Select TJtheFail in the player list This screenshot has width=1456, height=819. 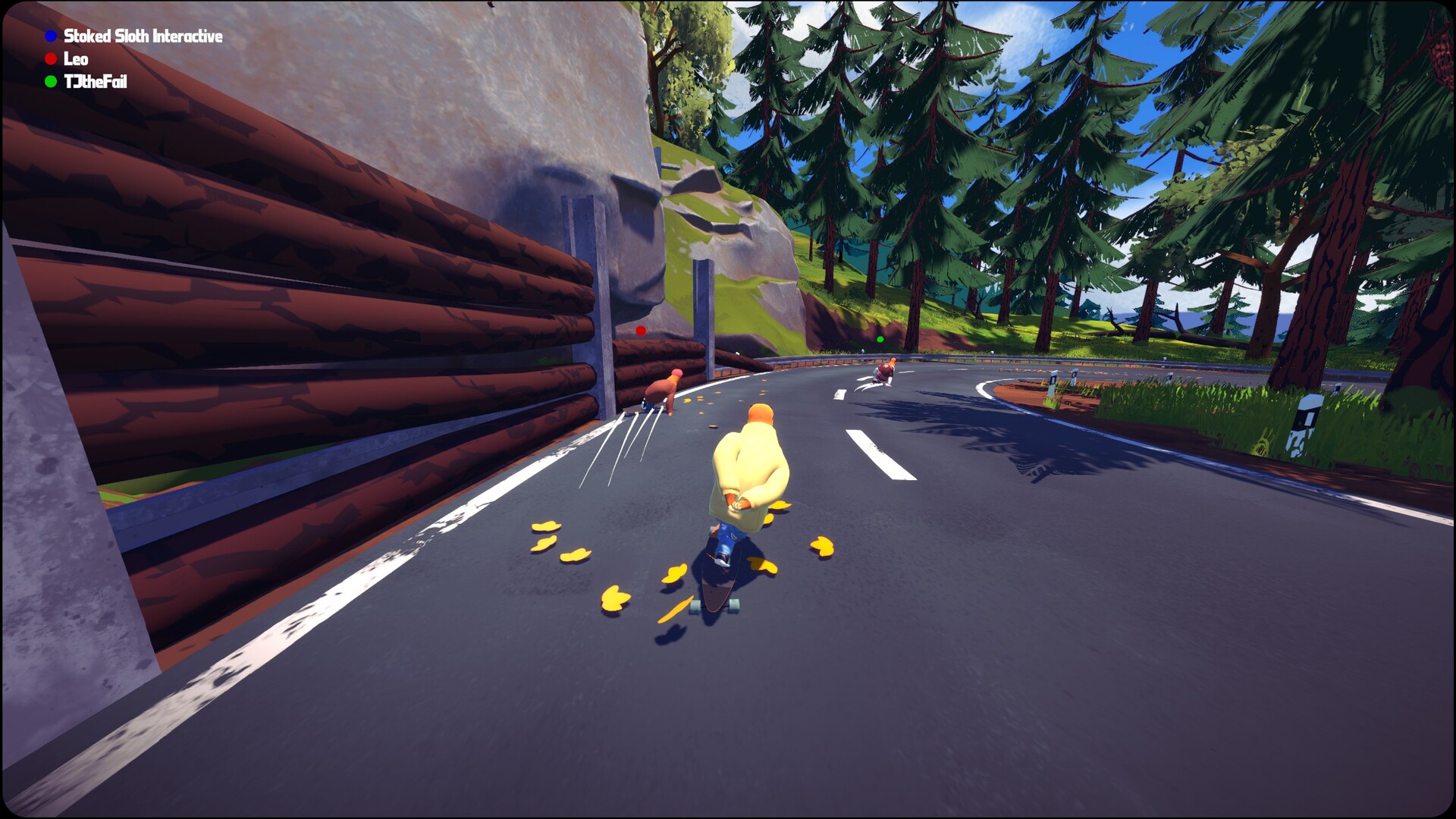(95, 82)
